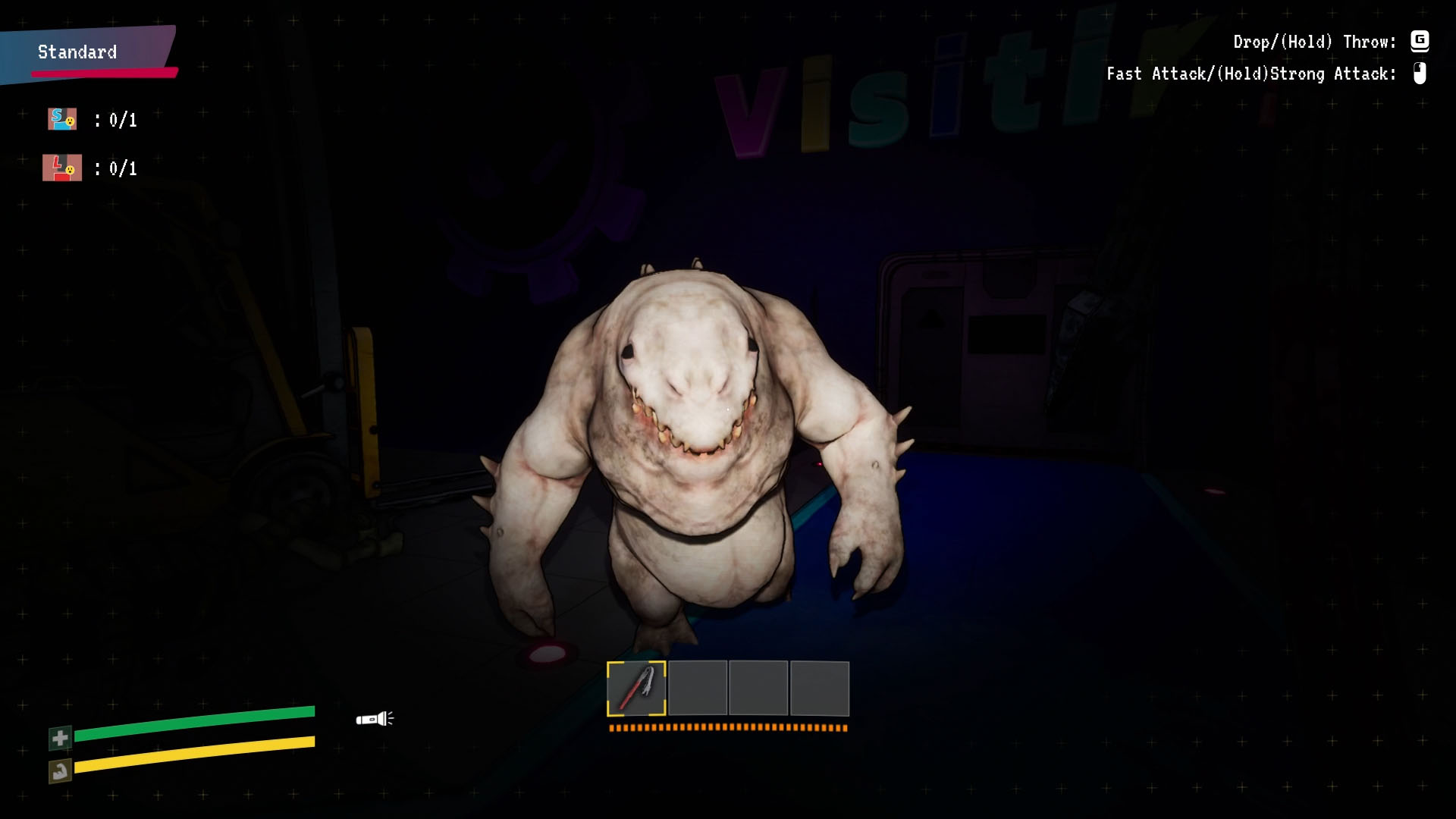Click the orange dashed weight bar under the hotbar
The width and height of the screenshot is (1456, 819).
point(727,726)
